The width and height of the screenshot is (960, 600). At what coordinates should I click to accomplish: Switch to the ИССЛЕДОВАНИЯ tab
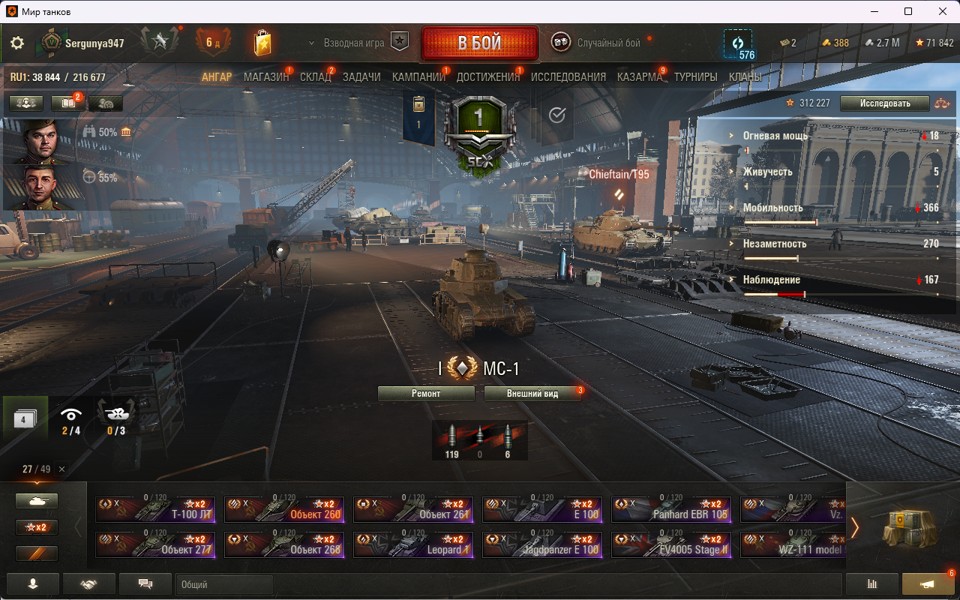pos(568,77)
